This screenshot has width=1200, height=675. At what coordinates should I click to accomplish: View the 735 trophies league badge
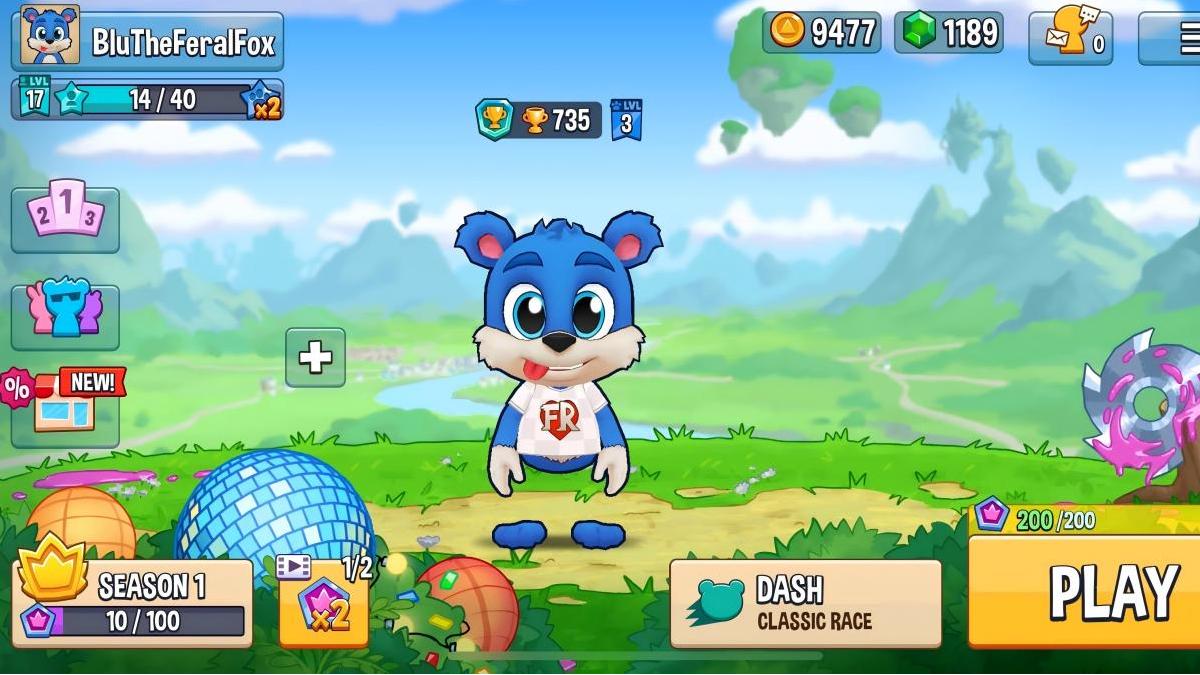[x=538, y=120]
